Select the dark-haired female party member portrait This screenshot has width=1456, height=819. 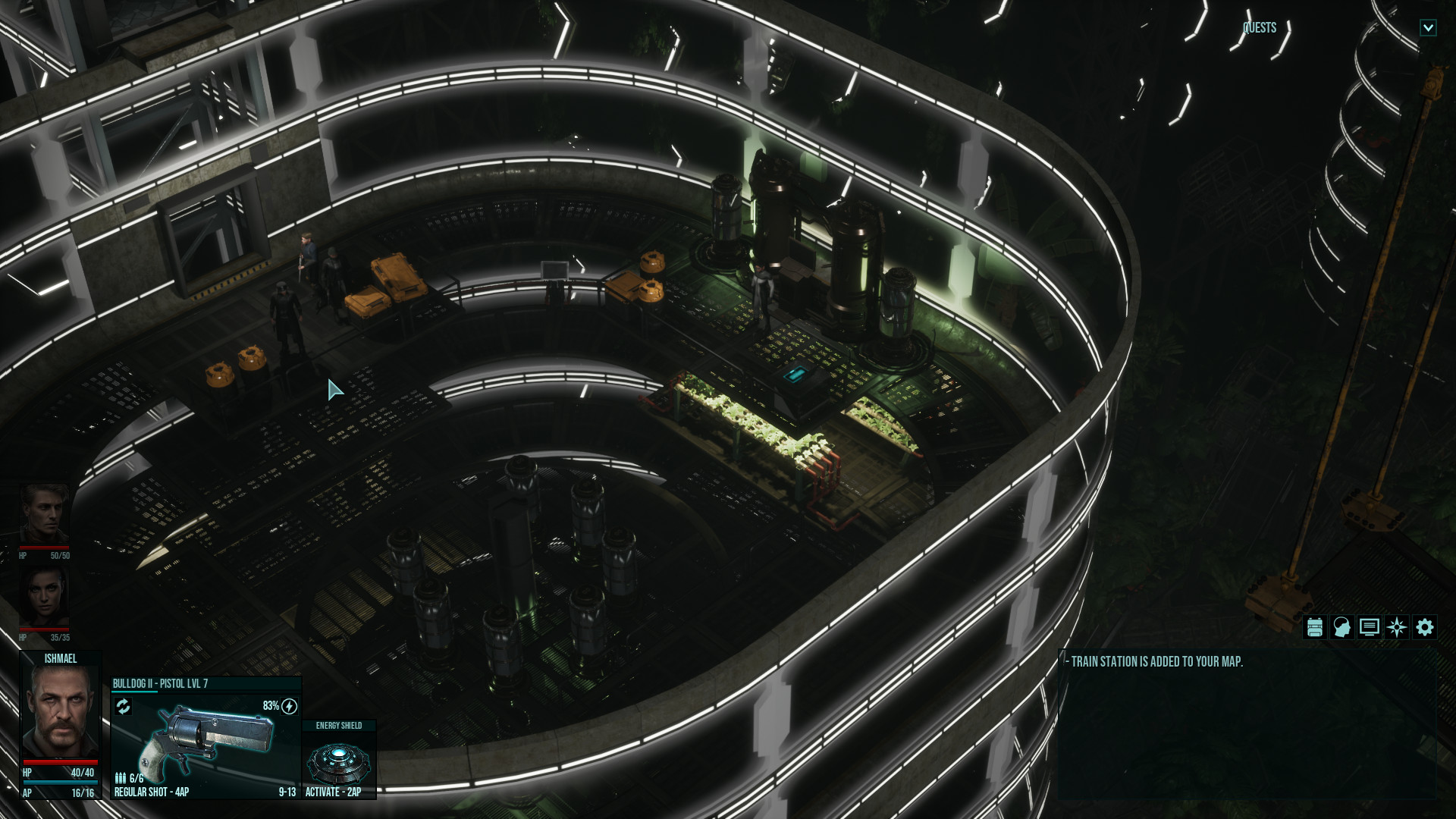pyautogui.click(x=45, y=597)
